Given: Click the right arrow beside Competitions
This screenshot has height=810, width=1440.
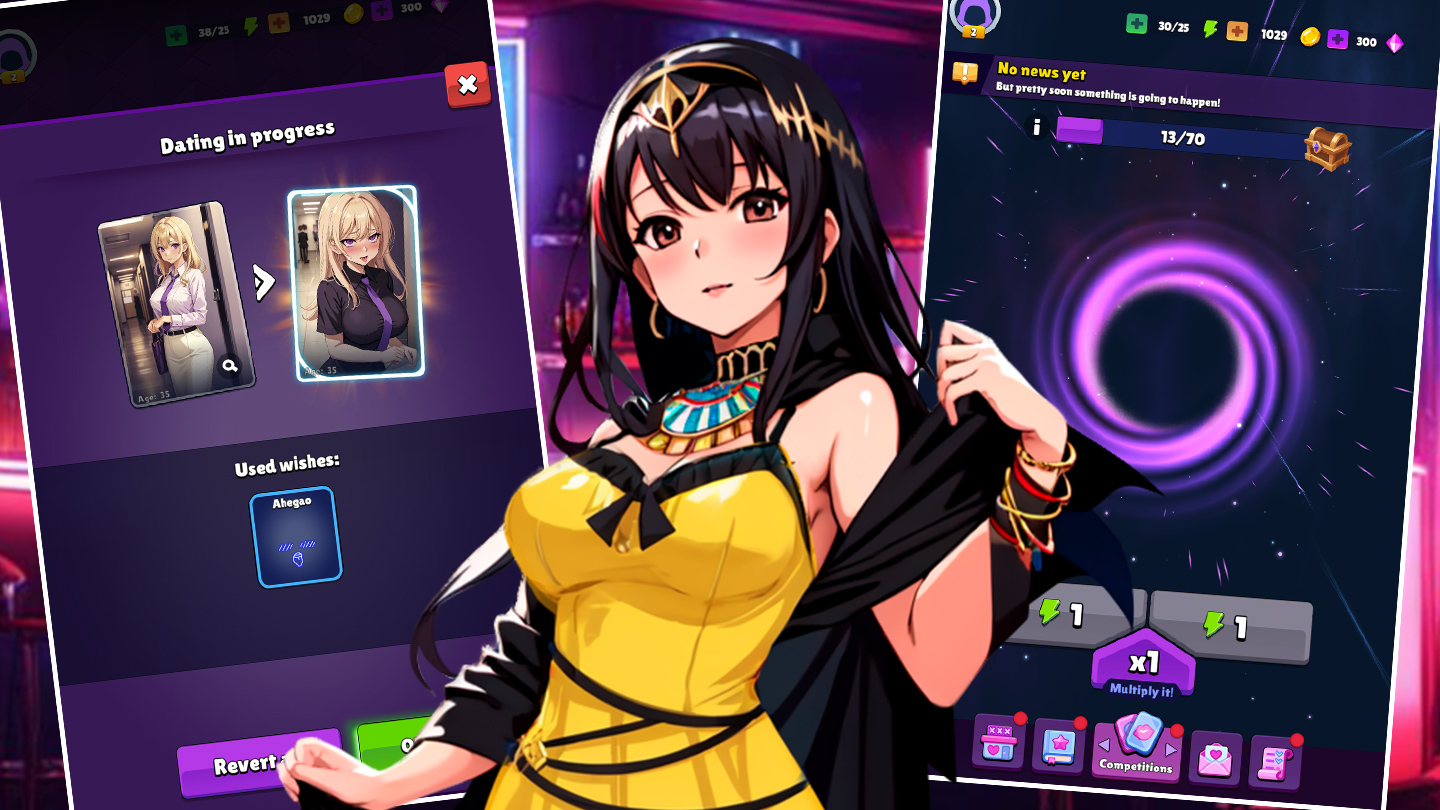Looking at the screenshot, I should (x=1170, y=749).
